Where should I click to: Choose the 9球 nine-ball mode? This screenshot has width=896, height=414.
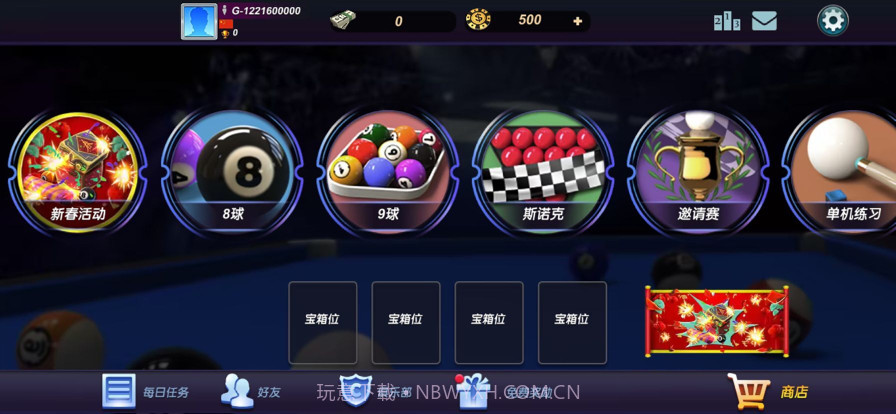(388, 172)
